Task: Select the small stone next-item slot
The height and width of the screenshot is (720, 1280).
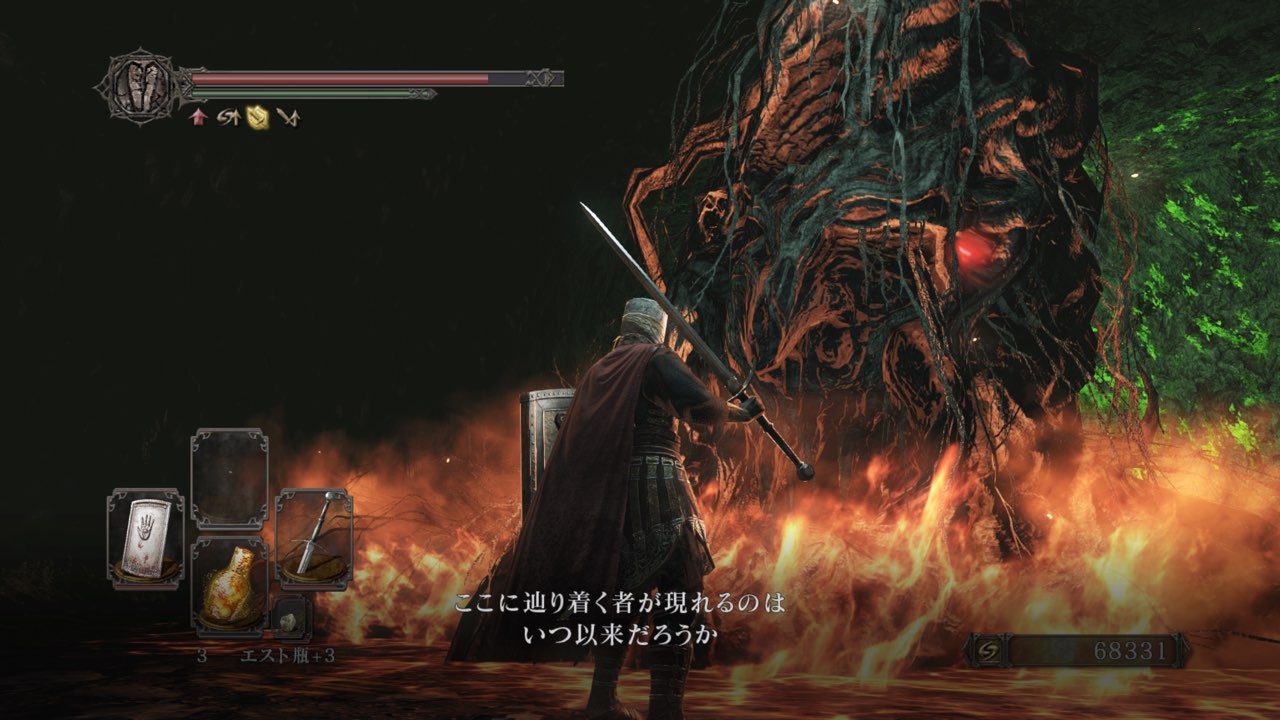Action: click(x=288, y=621)
